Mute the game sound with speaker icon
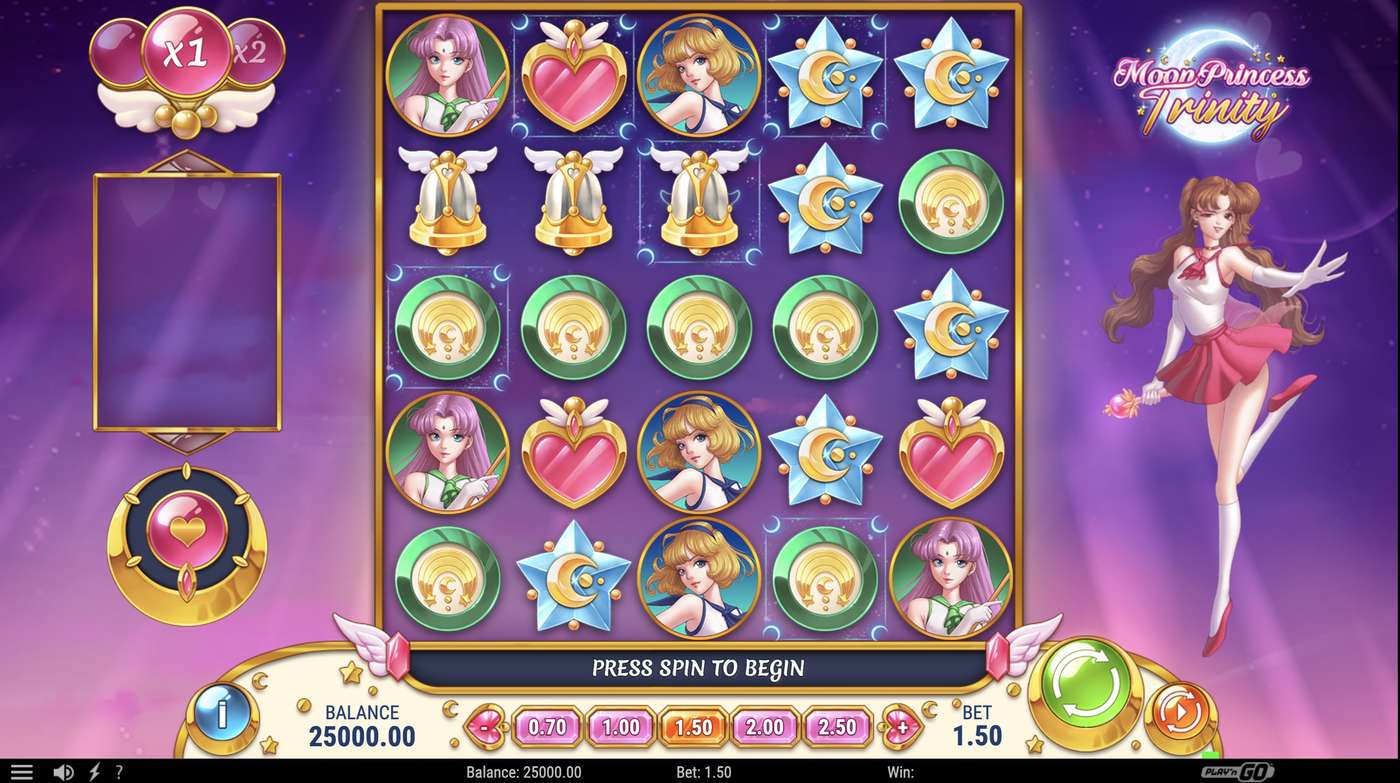 pos(63,771)
